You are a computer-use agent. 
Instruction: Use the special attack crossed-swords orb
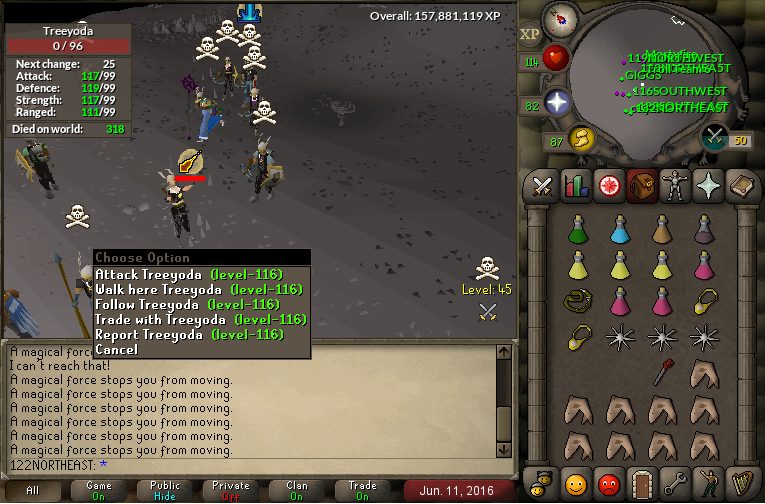[x=715, y=137]
